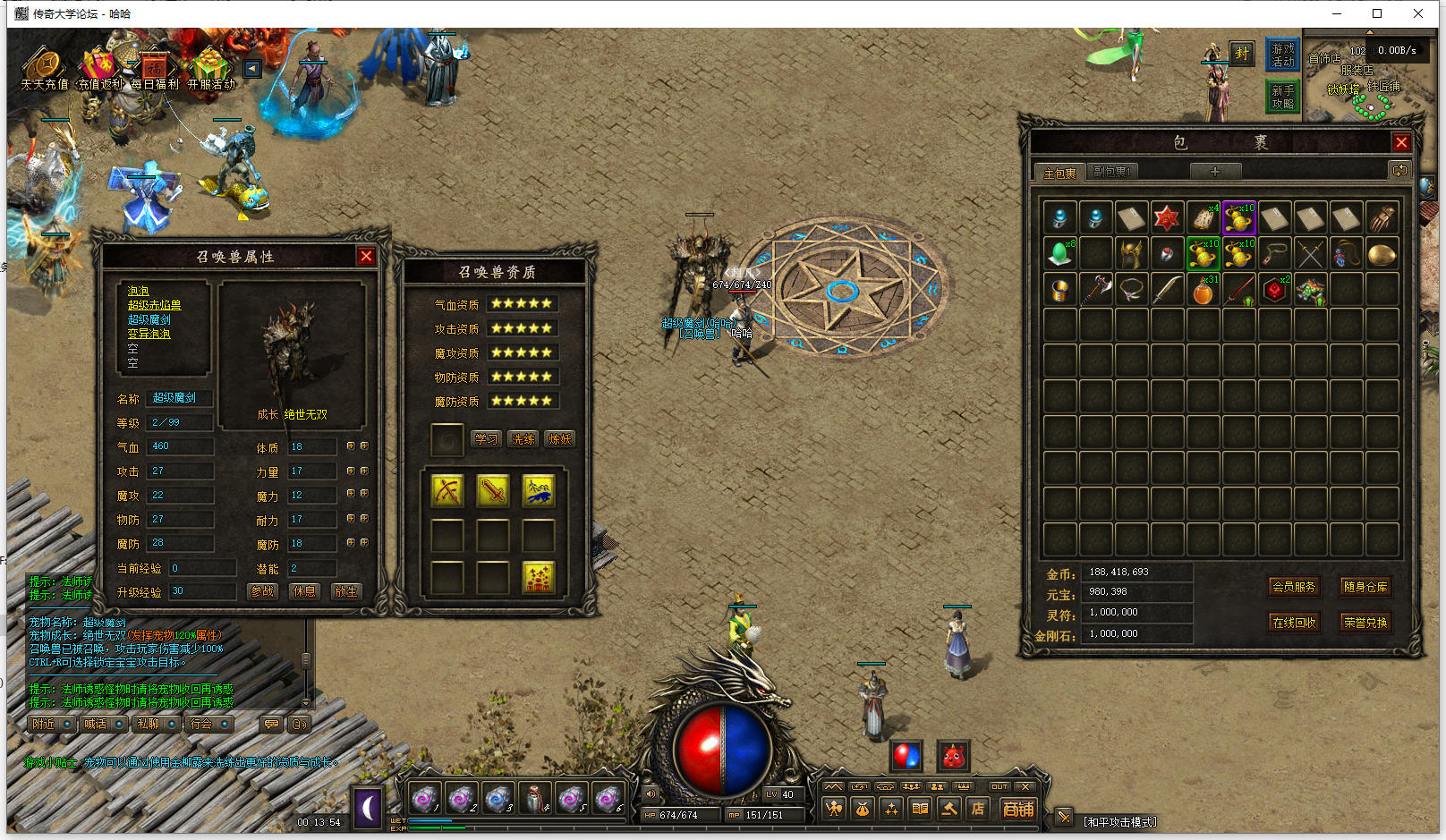
Task: Click the 参战 pet battle button
Action: 262,591
